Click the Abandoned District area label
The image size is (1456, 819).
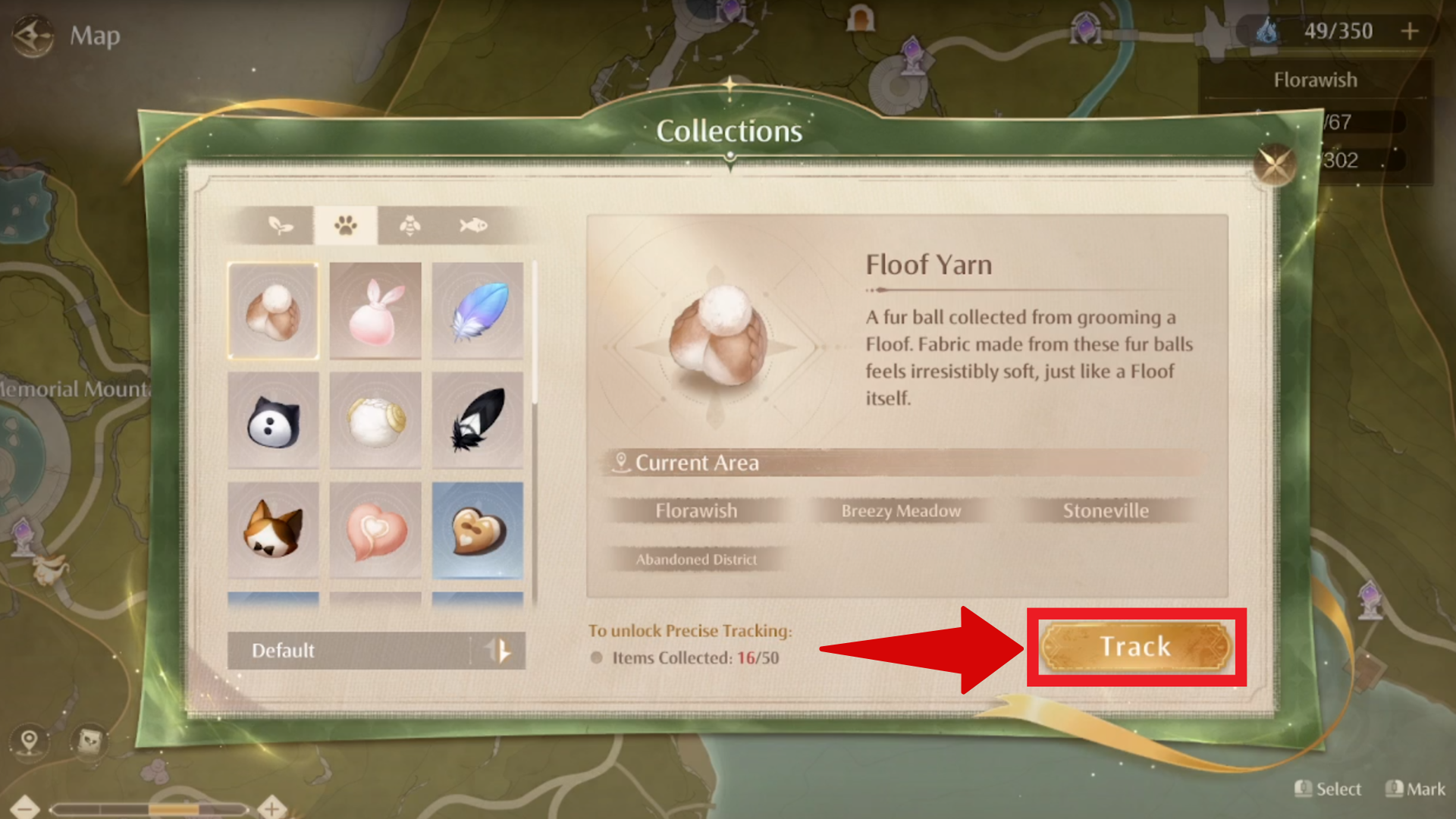click(x=697, y=559)
